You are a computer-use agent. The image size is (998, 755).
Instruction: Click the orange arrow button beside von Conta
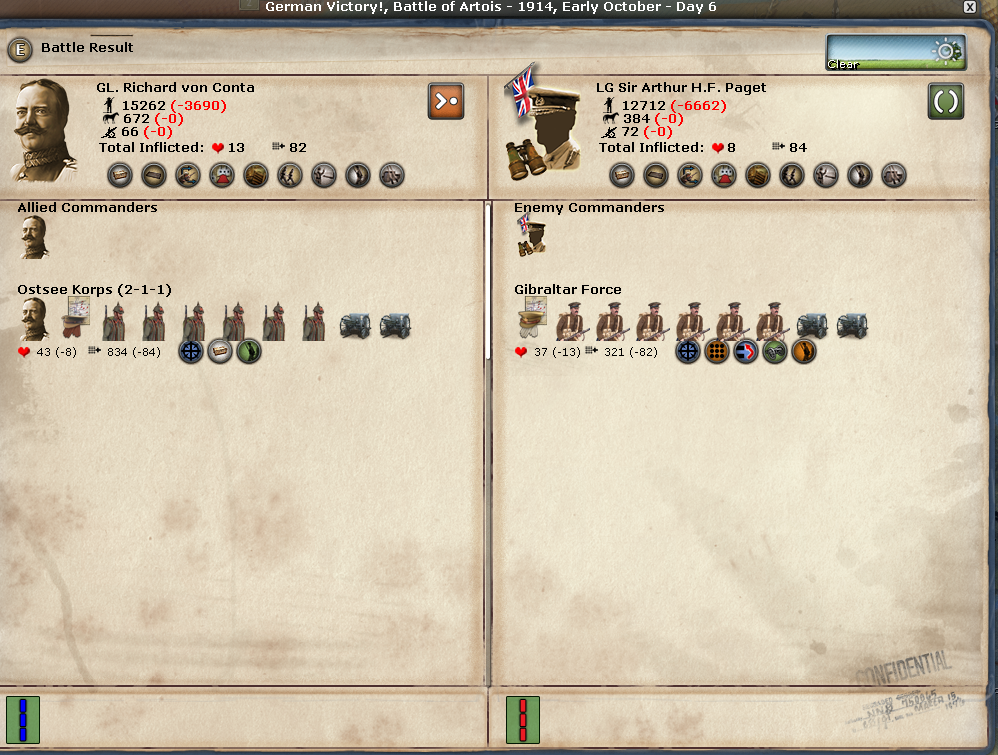446,101
